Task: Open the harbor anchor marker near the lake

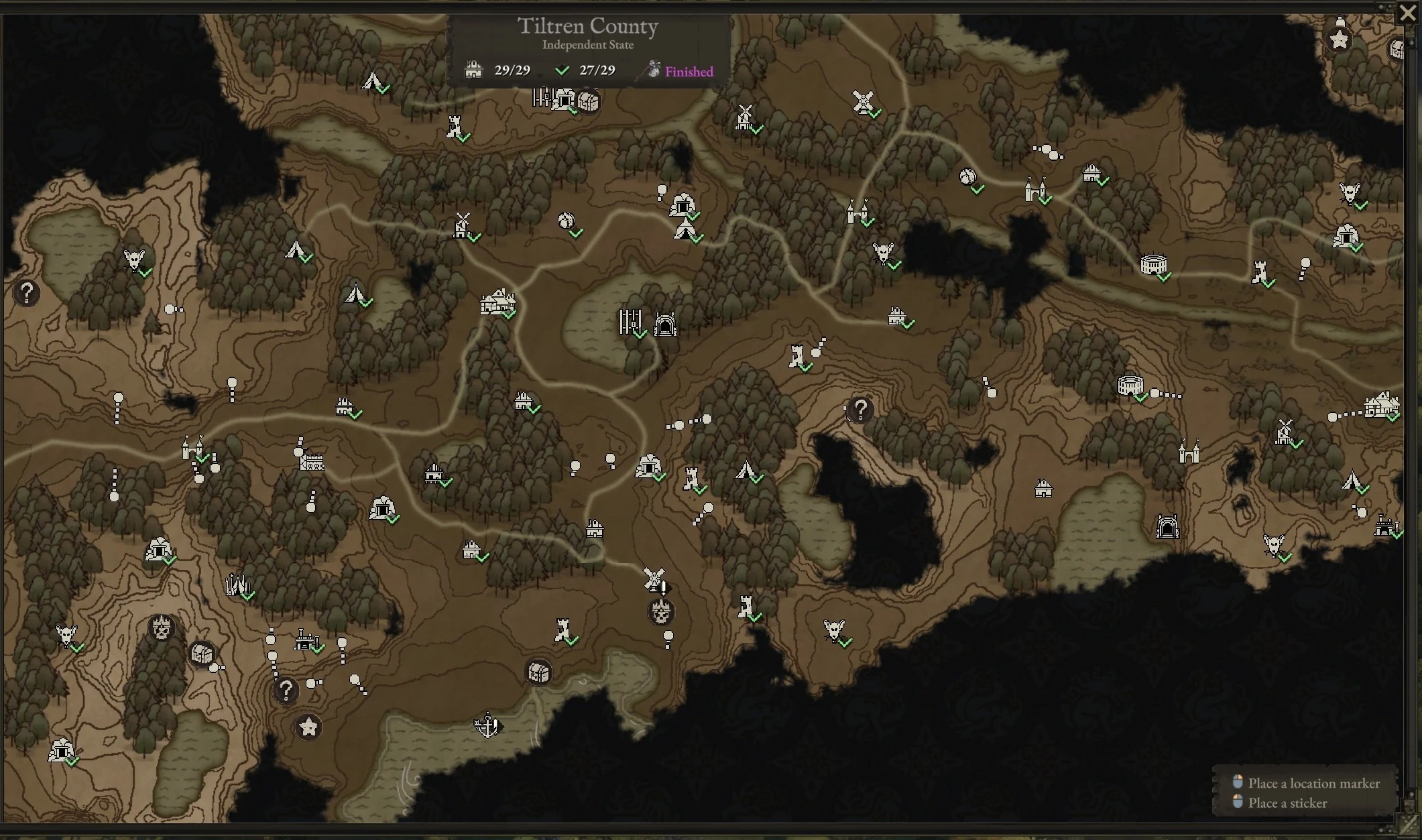Action: (x=487, y=725)
